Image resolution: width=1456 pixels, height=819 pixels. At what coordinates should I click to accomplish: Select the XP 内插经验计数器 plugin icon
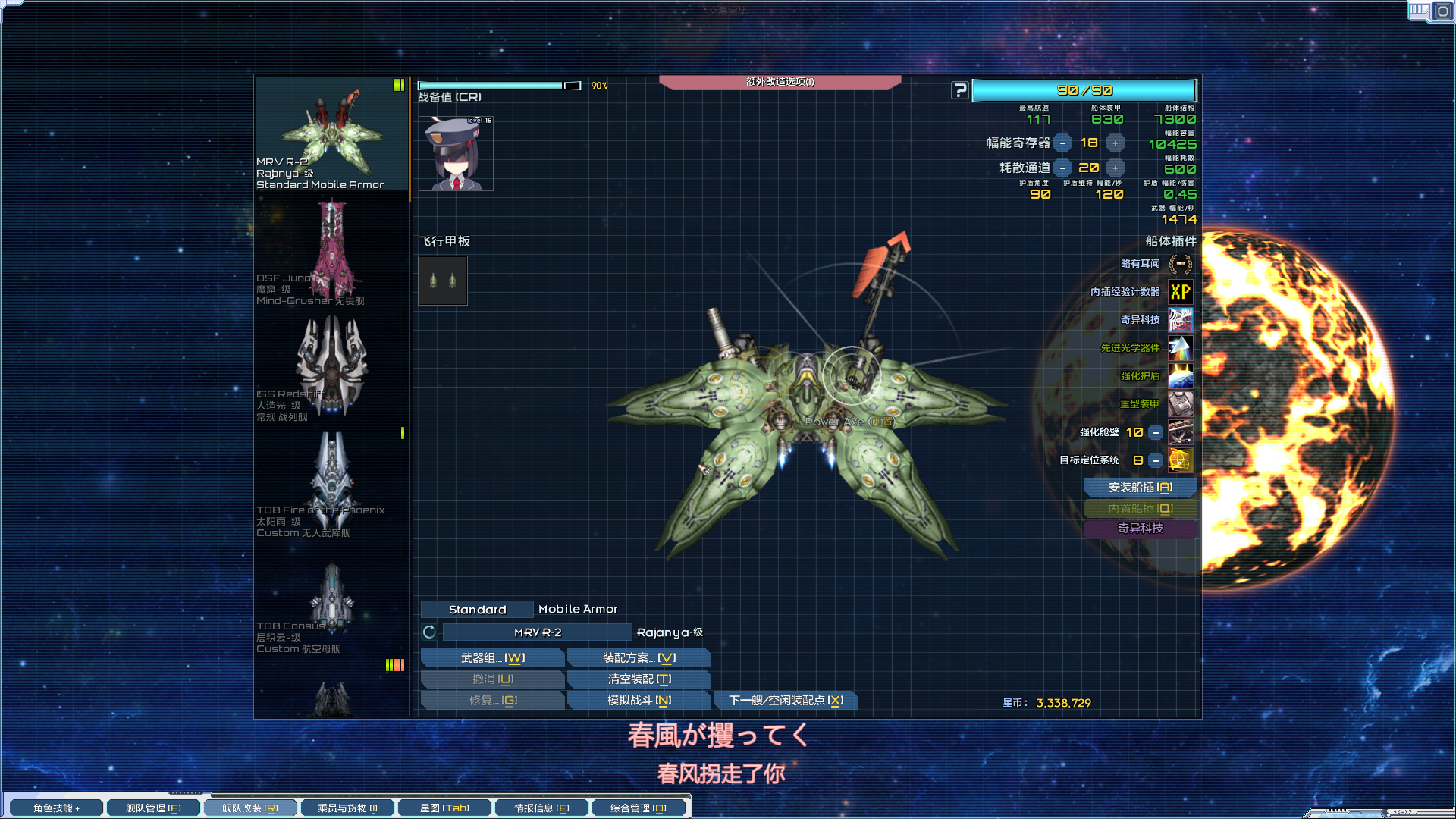click(x=1180, y=292)
